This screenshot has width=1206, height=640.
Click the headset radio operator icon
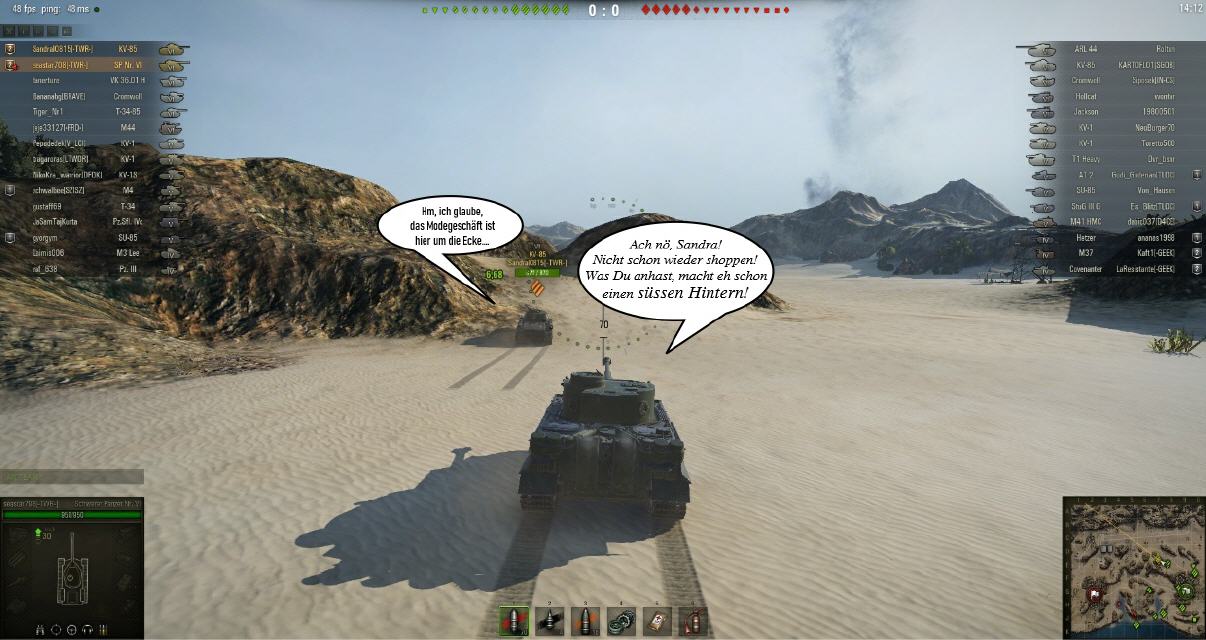(89, 630)
